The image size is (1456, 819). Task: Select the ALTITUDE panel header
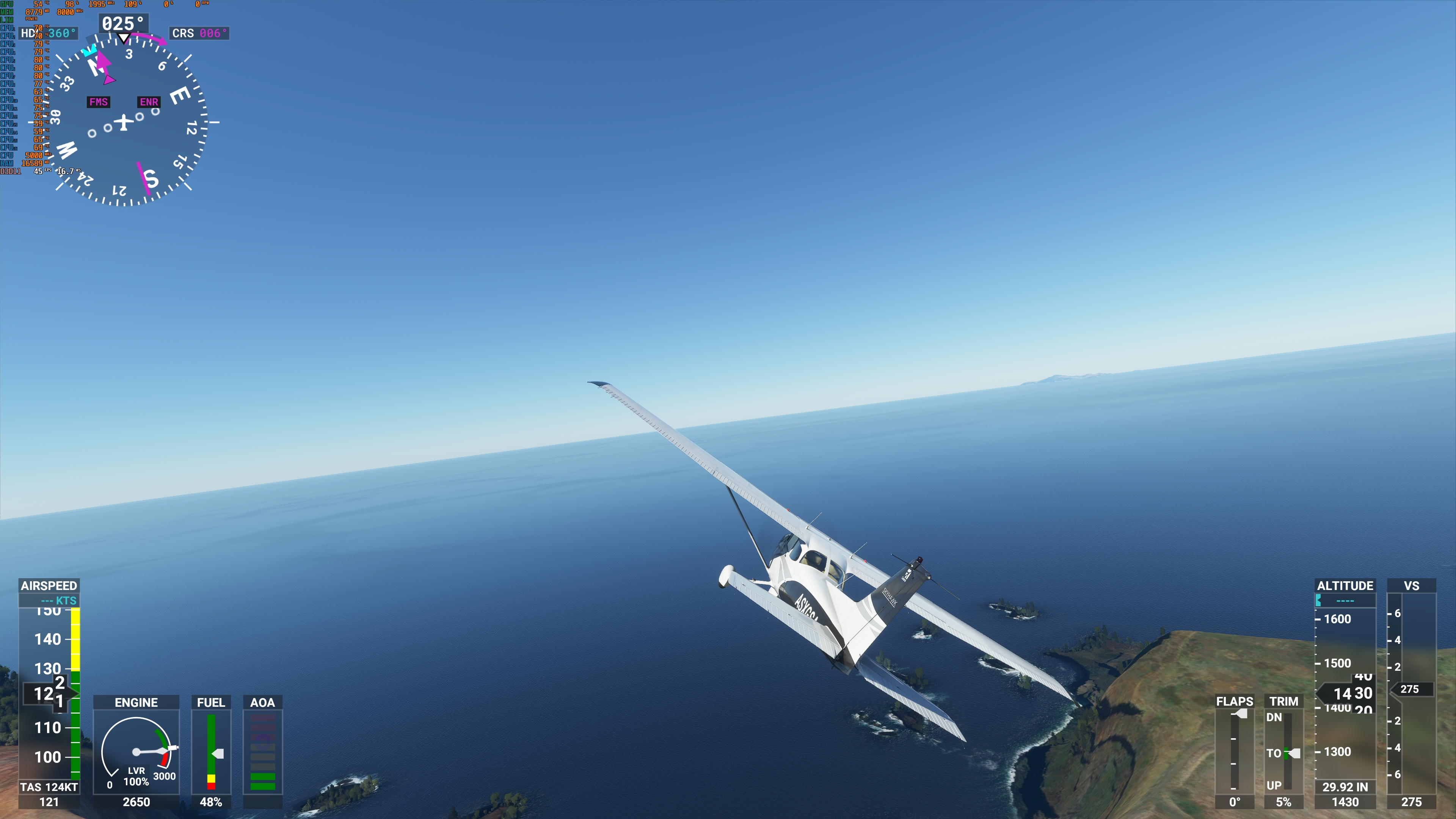tap(1345, 586)
